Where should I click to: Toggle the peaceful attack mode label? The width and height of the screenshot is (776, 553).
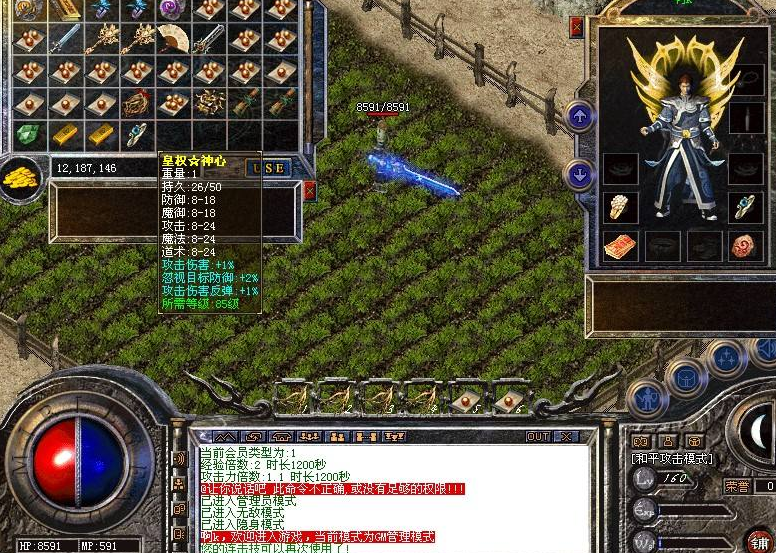(x=670, y=457)
